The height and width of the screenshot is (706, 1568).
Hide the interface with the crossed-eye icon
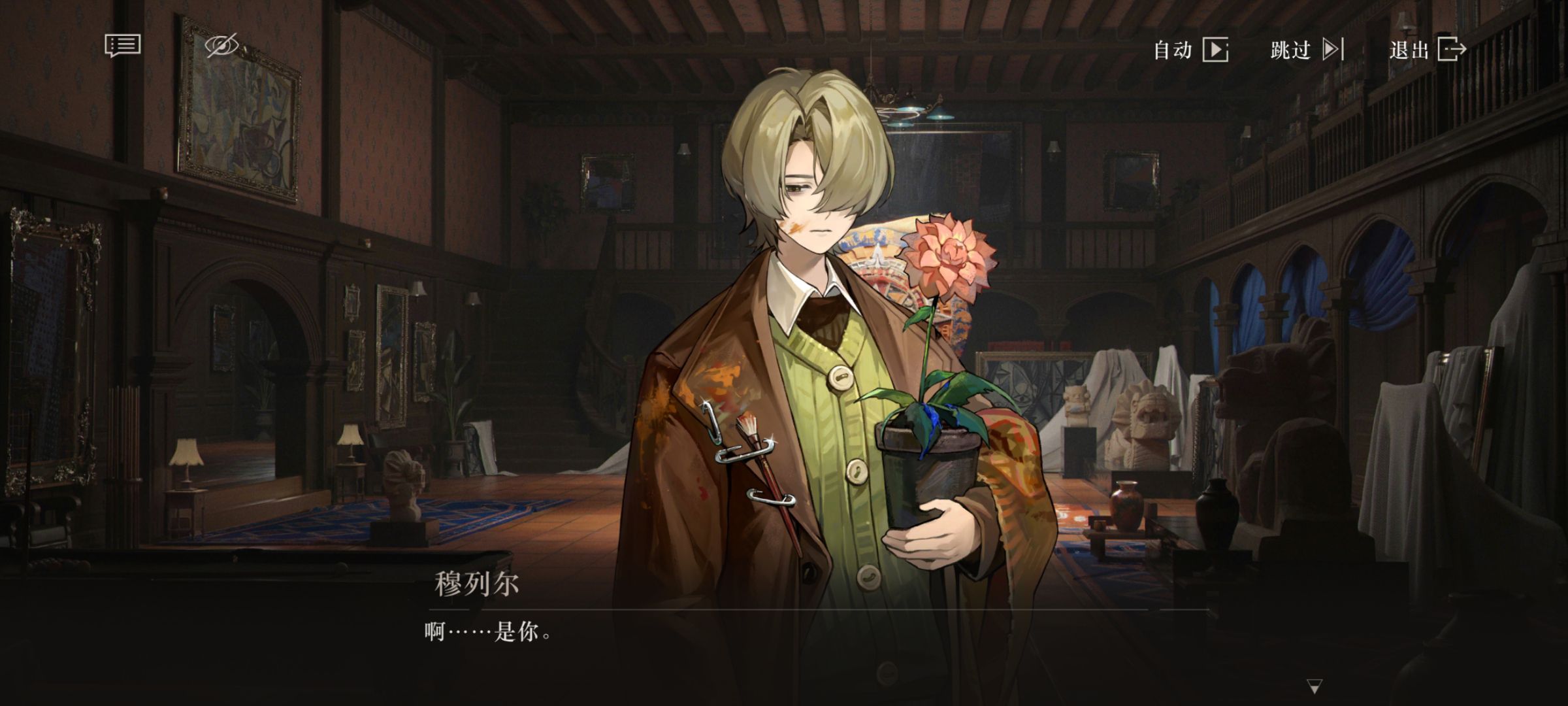click(x=222, y=46)
